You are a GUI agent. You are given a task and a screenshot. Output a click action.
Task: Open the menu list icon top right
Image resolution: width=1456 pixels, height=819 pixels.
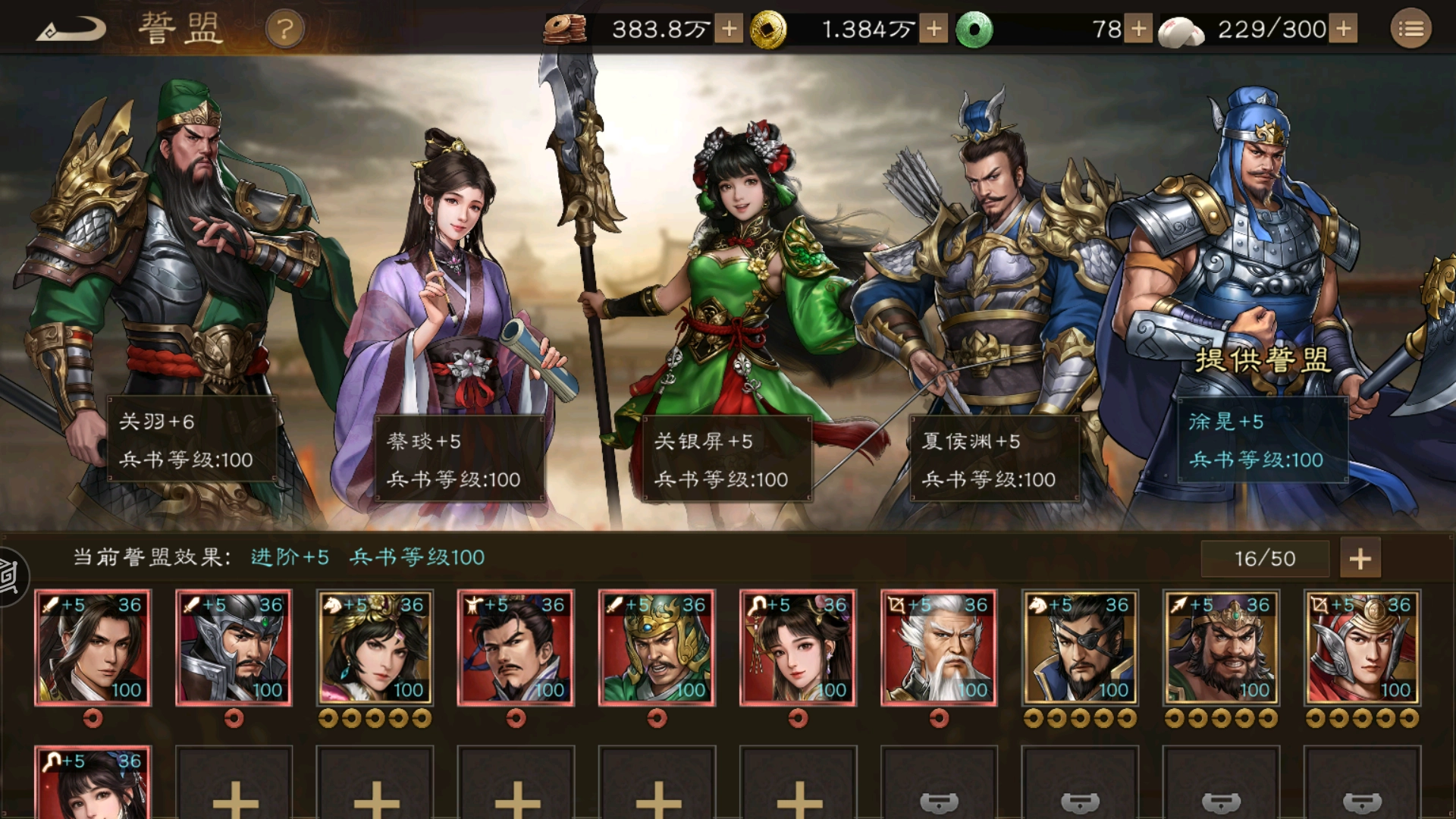click(1413, 28)
